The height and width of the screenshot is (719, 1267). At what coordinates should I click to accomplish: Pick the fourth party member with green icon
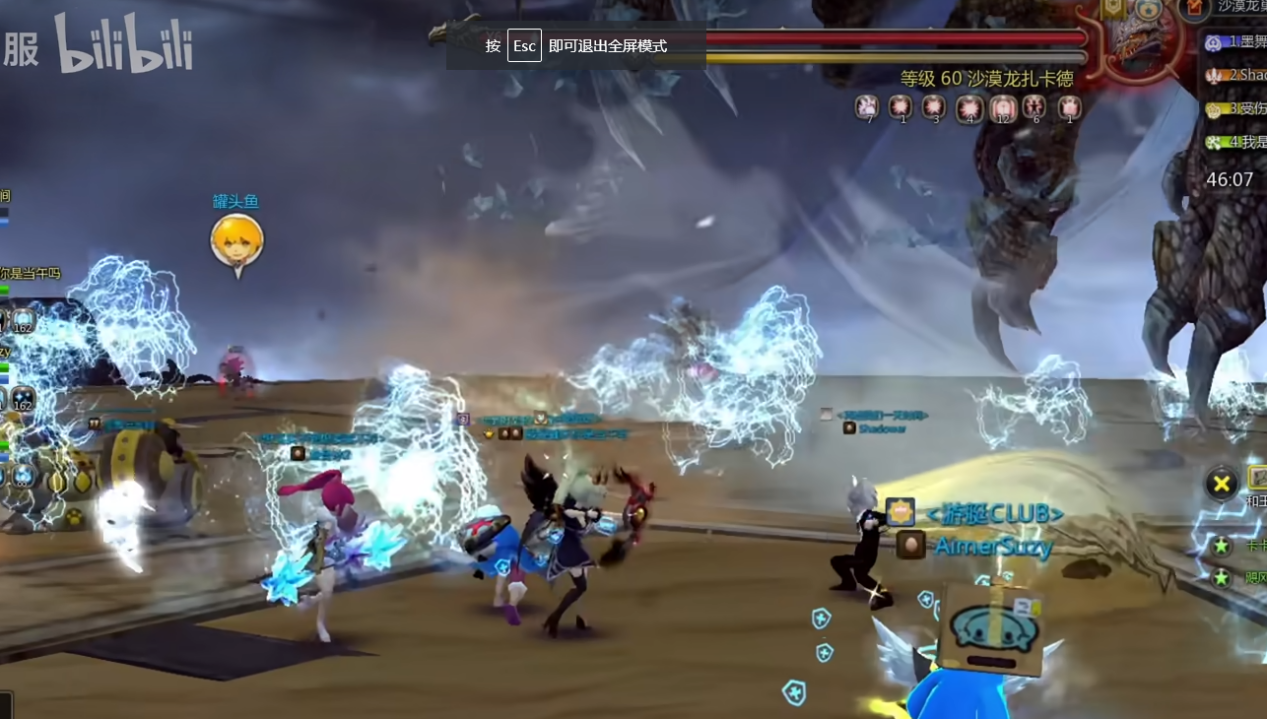[1236, 142]
